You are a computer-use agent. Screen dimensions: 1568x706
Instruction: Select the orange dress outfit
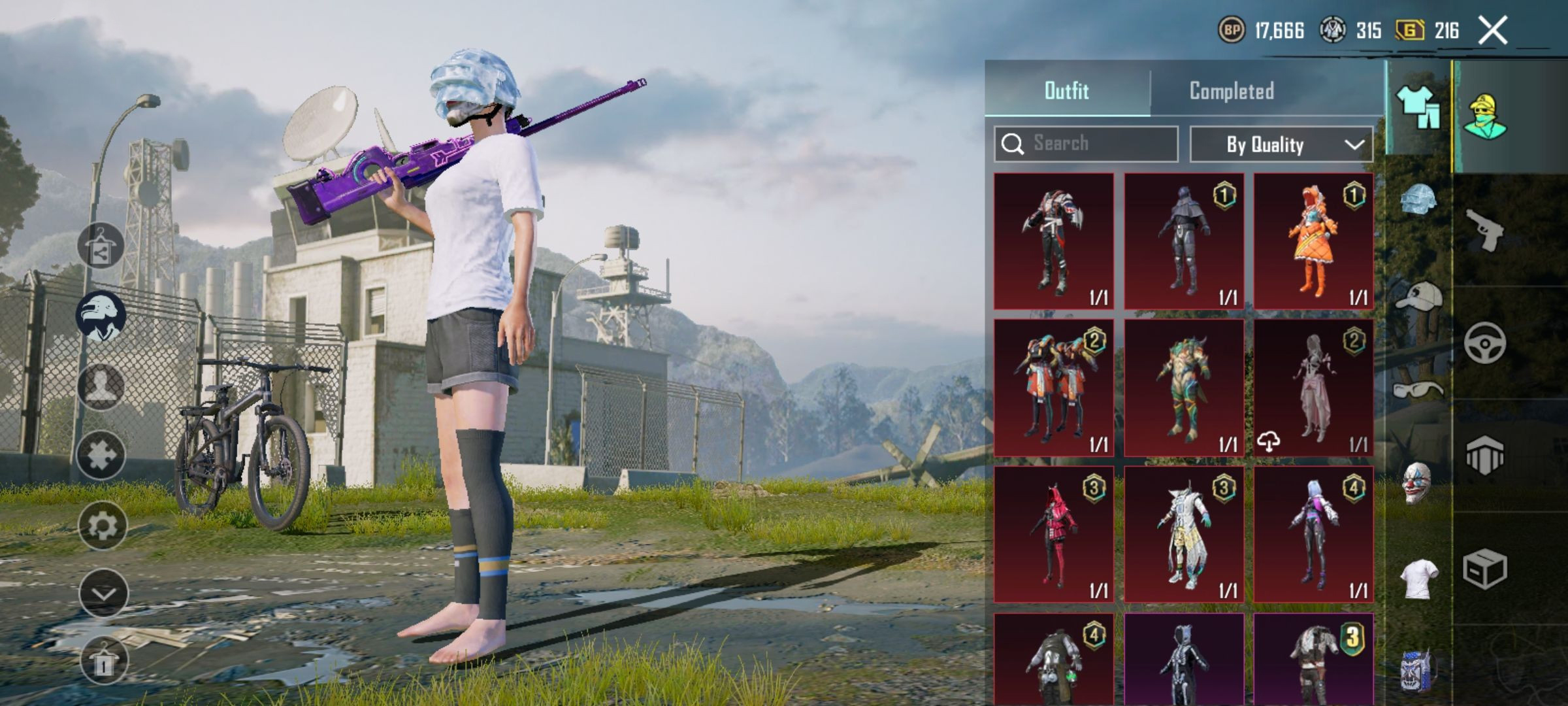click(x=1313, y=241)
